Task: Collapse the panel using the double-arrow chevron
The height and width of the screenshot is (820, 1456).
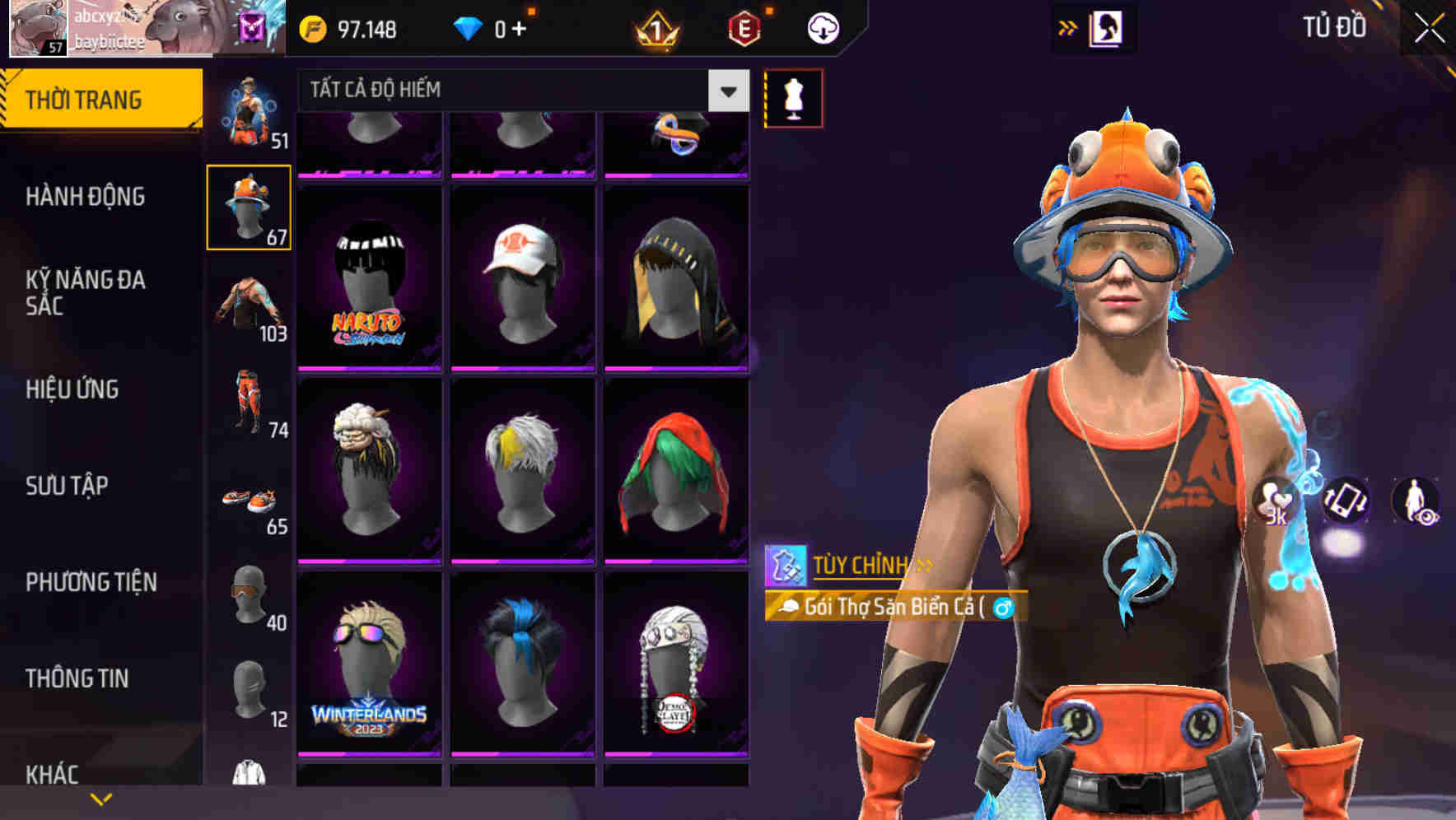Action: (x=1068, y=27)
